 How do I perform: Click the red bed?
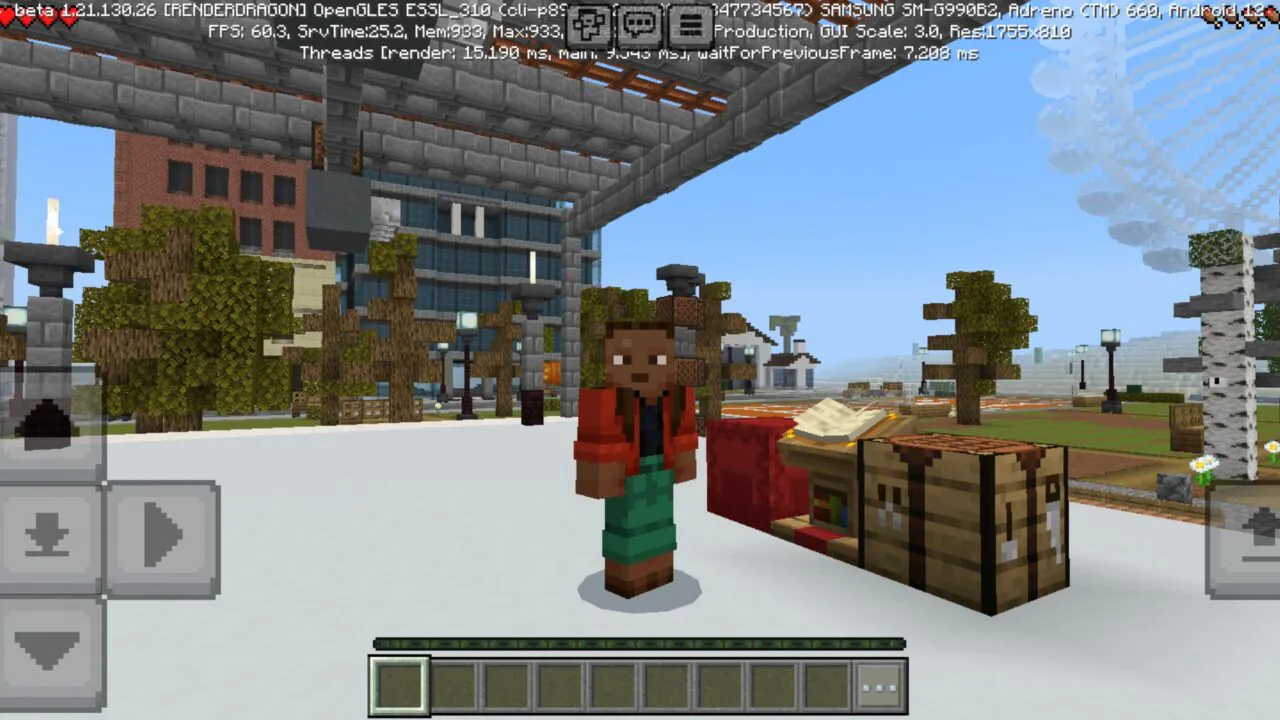coord(745,470)
